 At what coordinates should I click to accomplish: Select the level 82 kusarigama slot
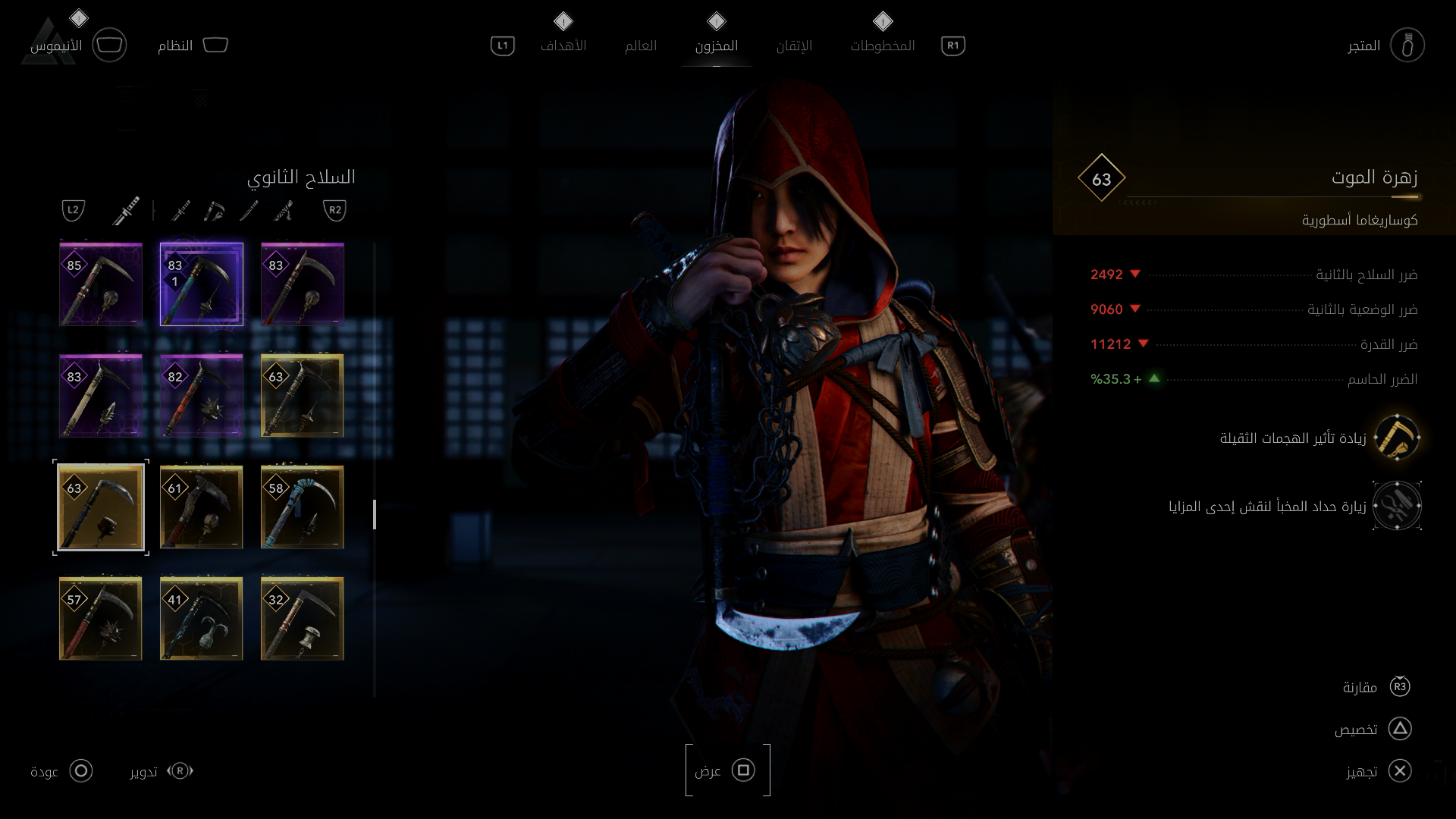coord(202,396)
